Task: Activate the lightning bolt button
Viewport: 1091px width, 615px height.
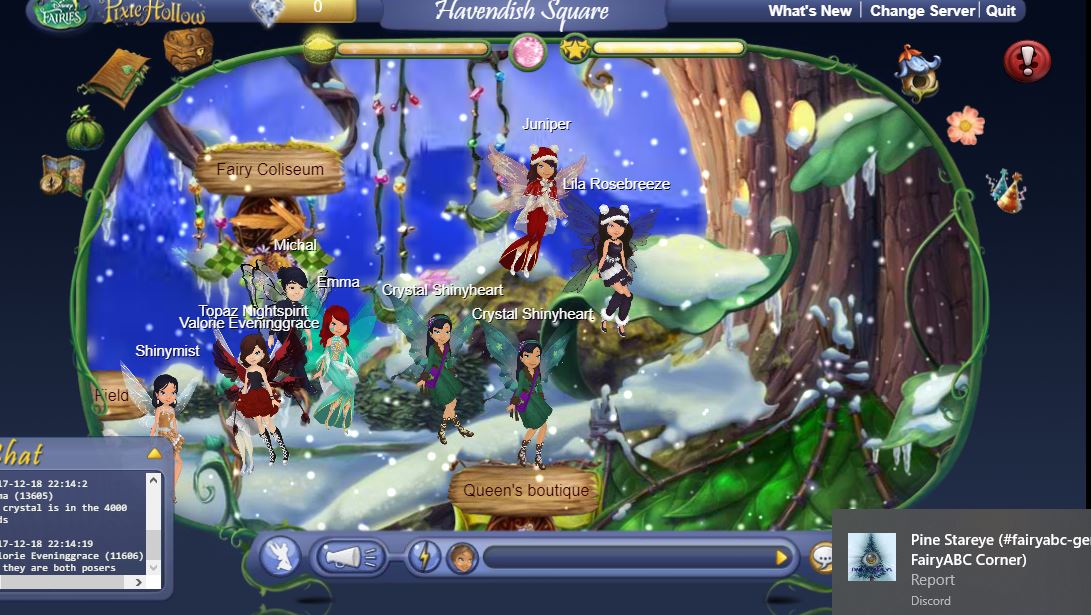Action: 424,557
